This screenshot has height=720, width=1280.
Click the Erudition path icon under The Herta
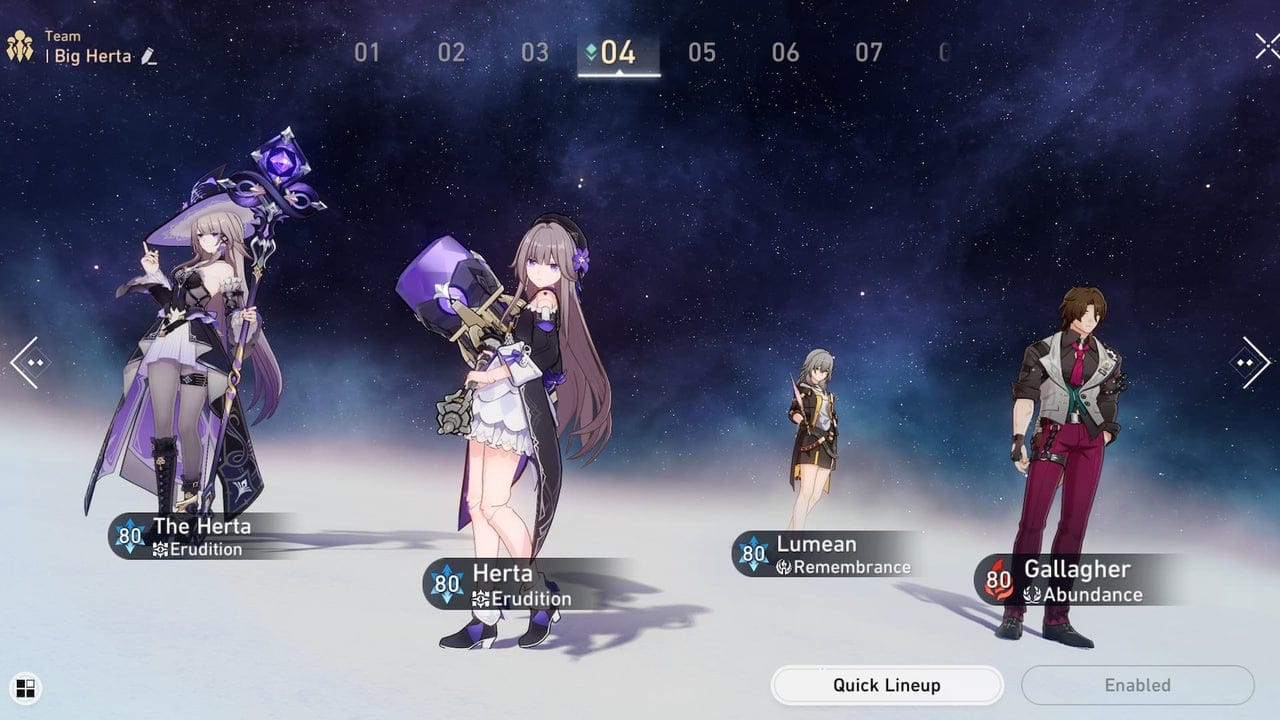point(161,547)
